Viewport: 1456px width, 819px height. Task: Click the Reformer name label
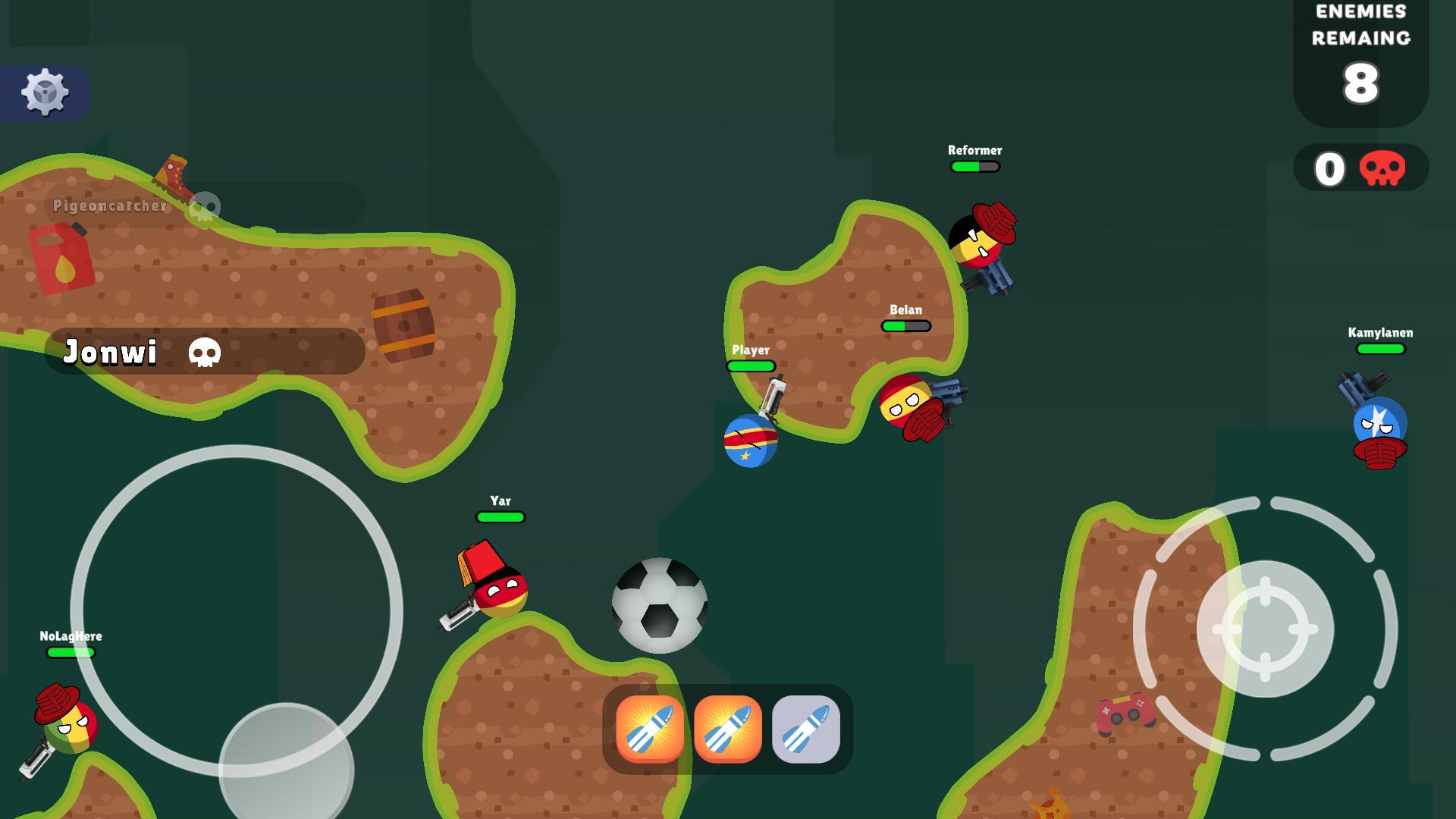pos(974,150)
